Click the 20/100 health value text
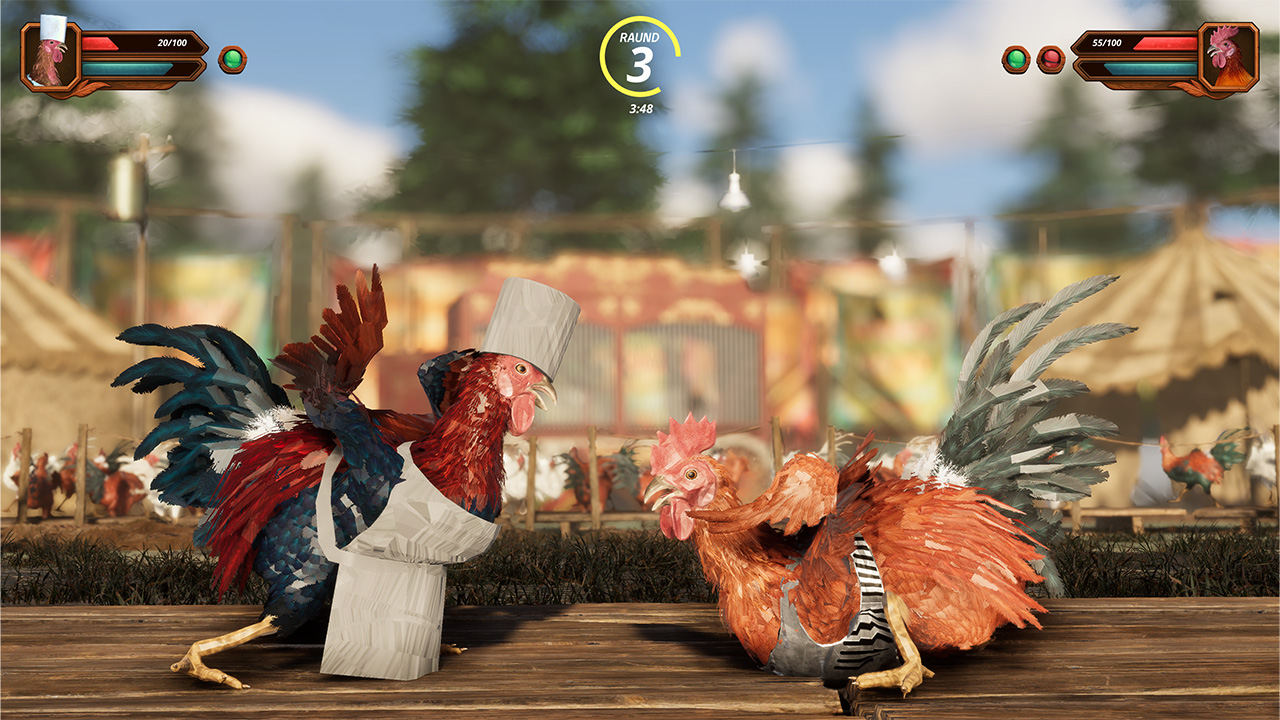Image resolution: width=1280 pixels, height=720 pixels. tap(172, 42)
